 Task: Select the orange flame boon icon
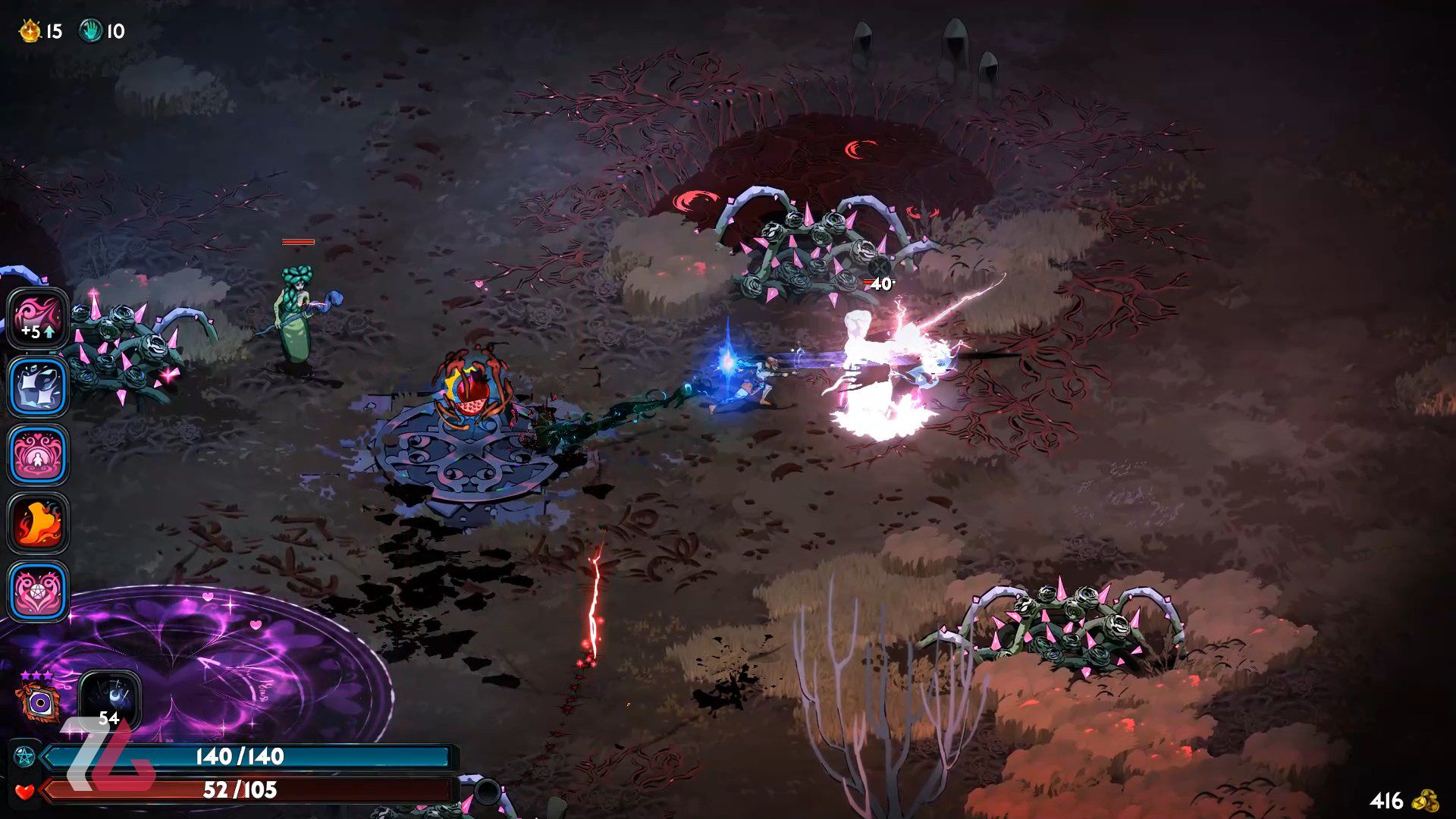tap(38, 523)
